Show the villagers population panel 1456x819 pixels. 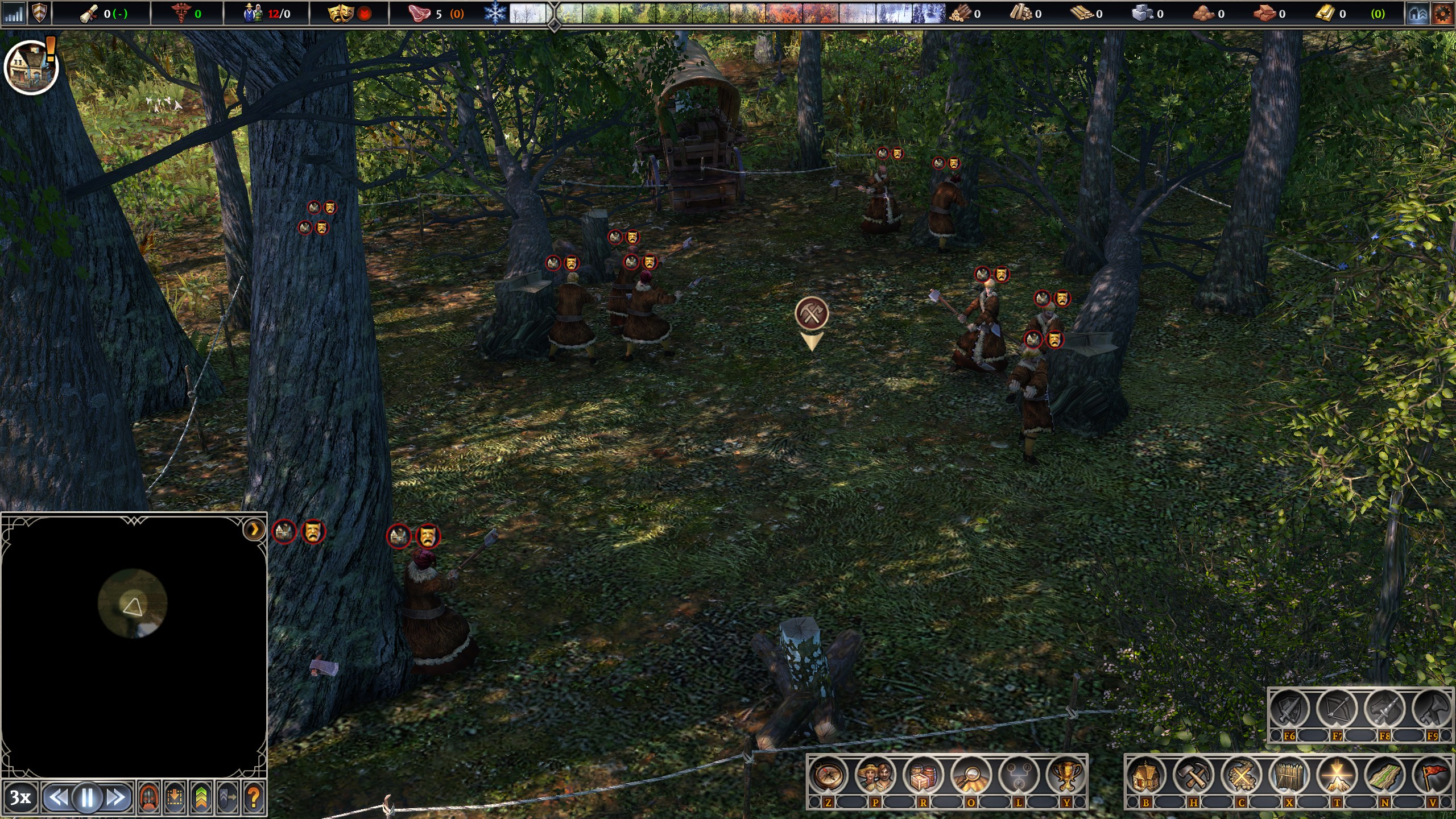point(875,776)
